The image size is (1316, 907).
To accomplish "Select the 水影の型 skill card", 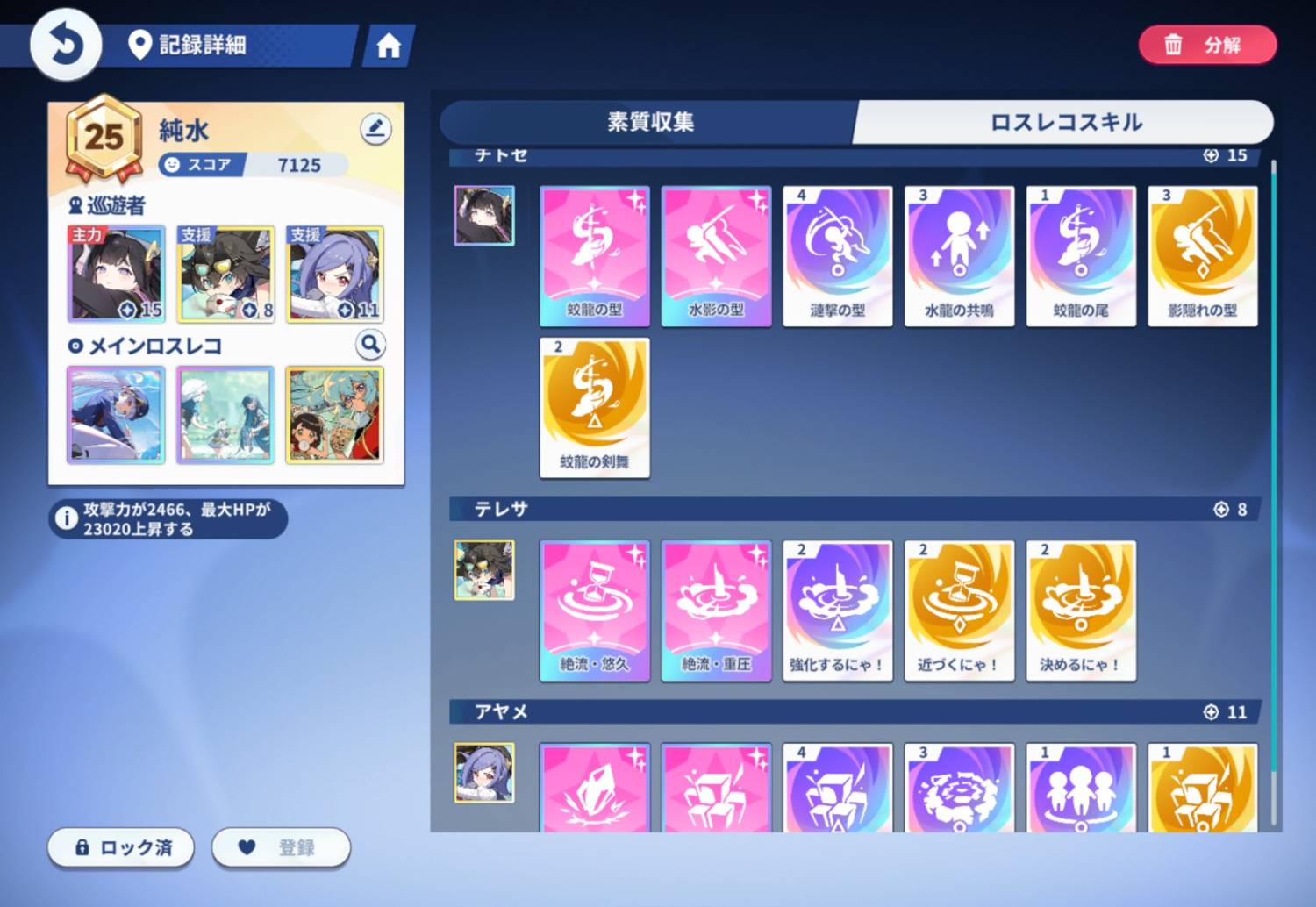I will tap(716, 255).
